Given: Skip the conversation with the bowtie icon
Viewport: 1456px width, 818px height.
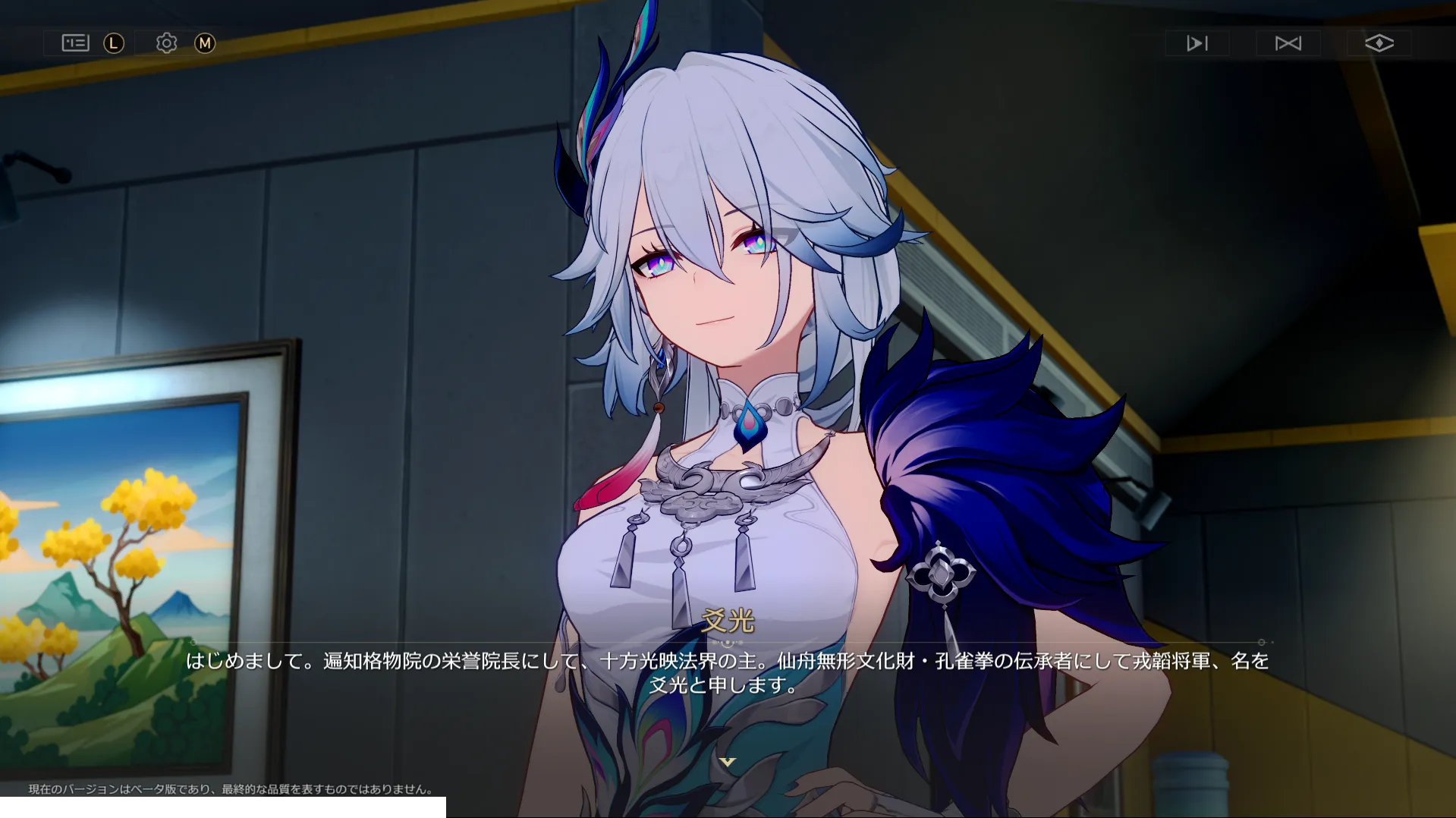Looking at the screenshot, I should coord(1288,43).
